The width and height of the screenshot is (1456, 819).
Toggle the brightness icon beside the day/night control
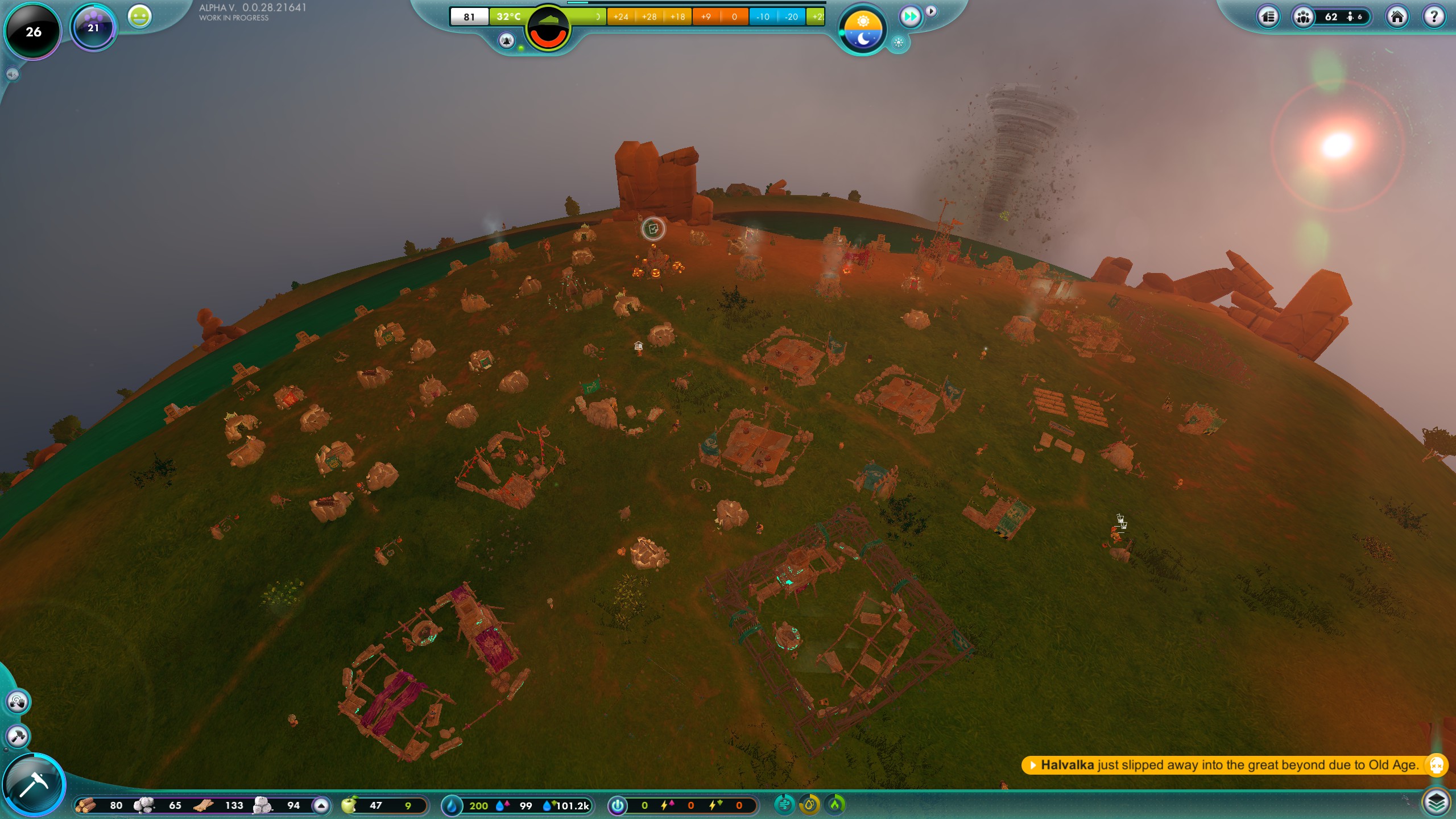897,43
